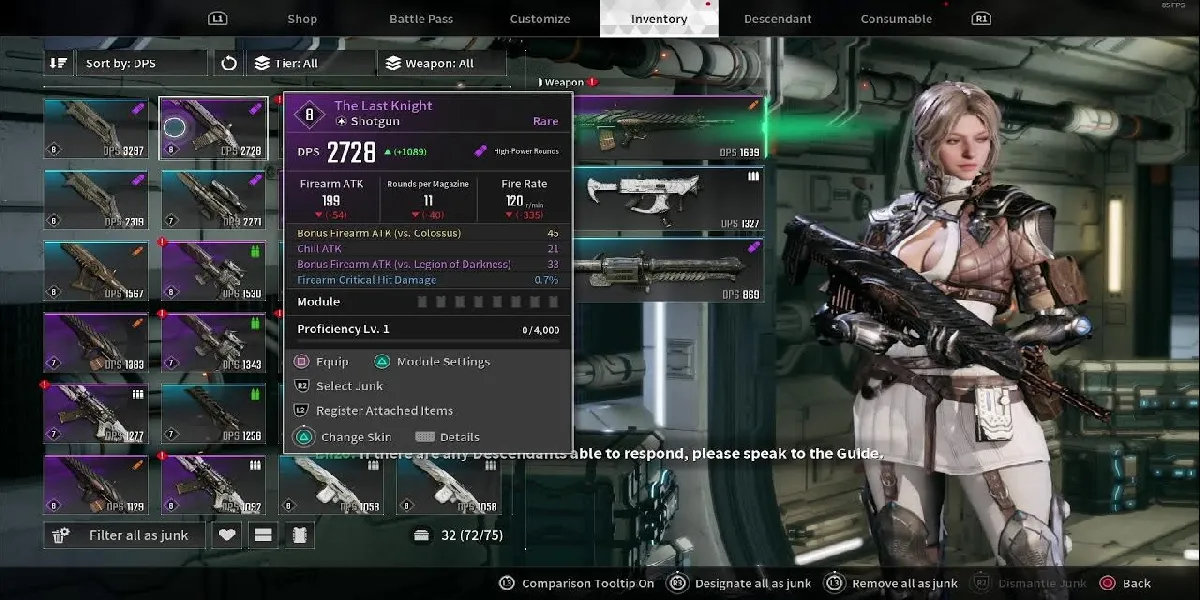Switch to the Consumable tab

[x=896, y=19]
